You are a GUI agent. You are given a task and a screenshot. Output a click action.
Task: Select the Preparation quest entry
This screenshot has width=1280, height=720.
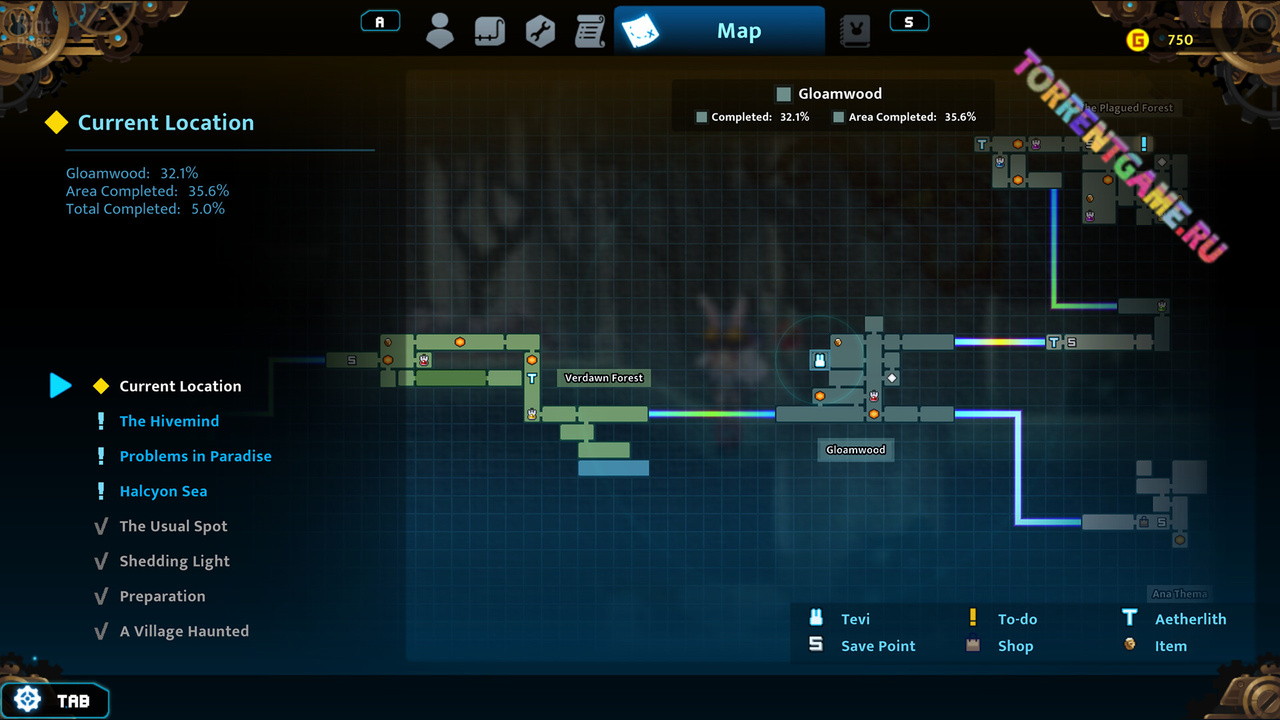tap(162, 596)
